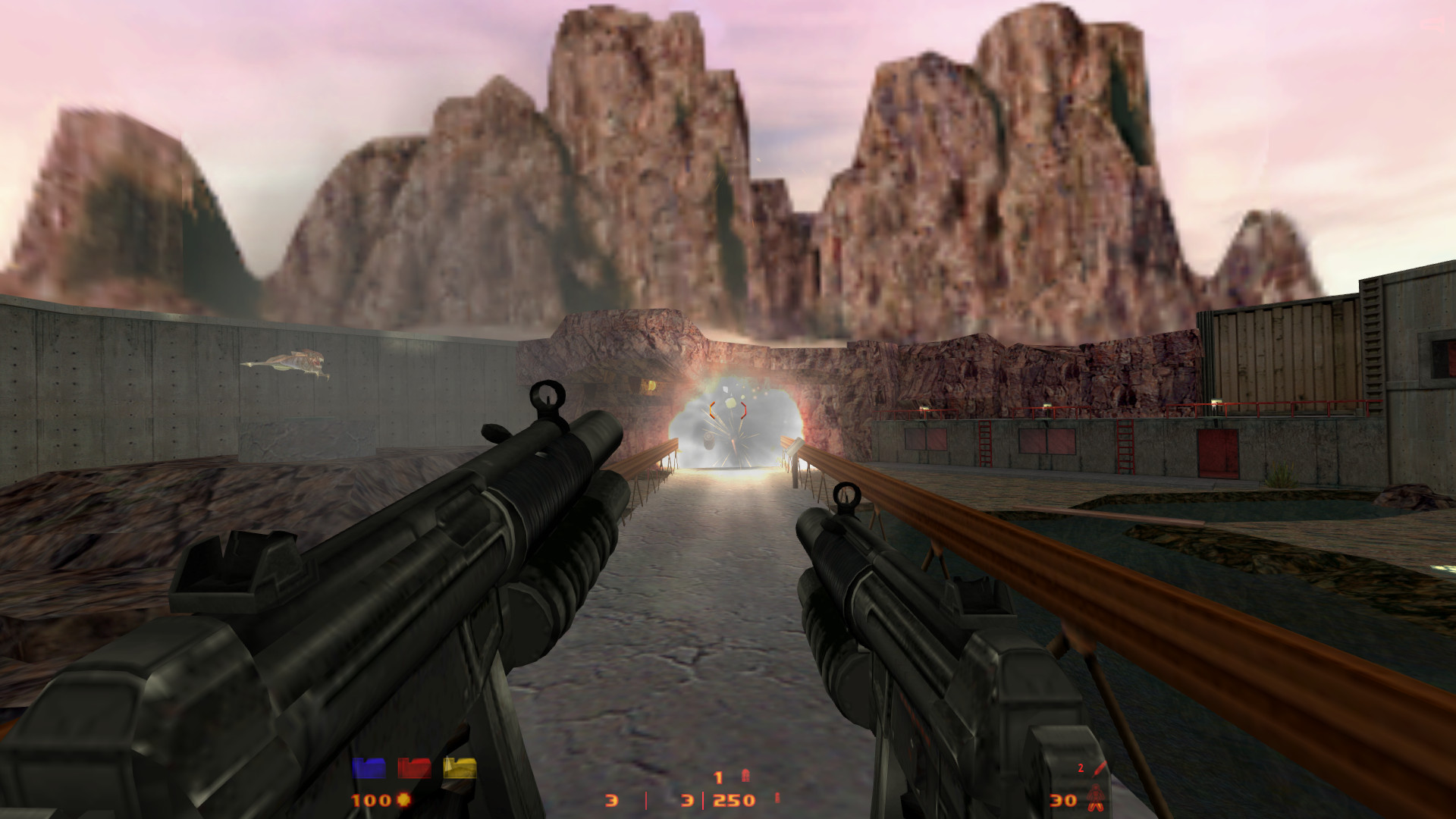
Task: Click the red player figure icon beside 30
Action: (1096, 798)
